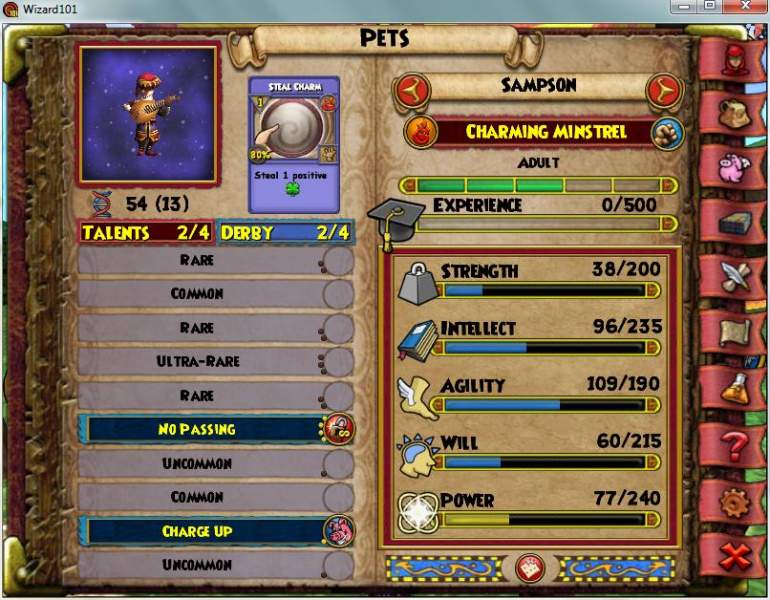The image size is (770, 600).
Task: Open the character page with the wizard icon
Action: 735,59
